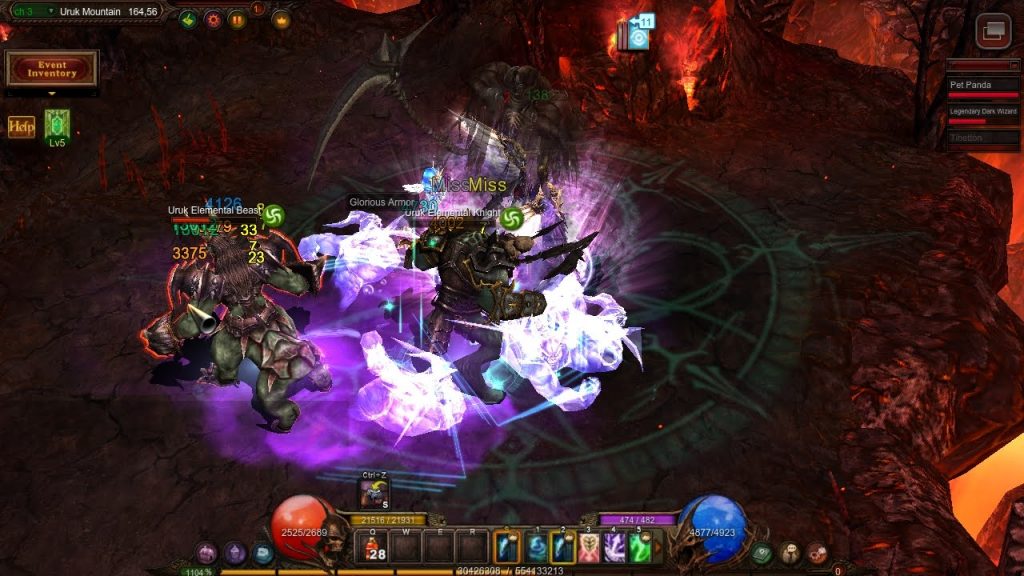Click the orange pause icon in the top bar
This screenshot has width=1024, height=576.
(237, 19)
